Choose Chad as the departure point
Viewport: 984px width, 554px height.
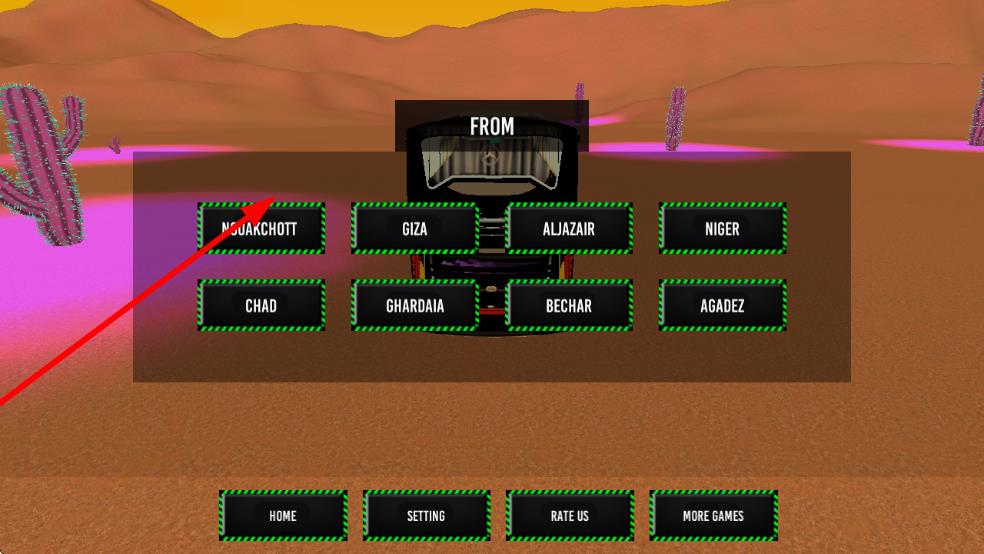click(x=261, y=305)
